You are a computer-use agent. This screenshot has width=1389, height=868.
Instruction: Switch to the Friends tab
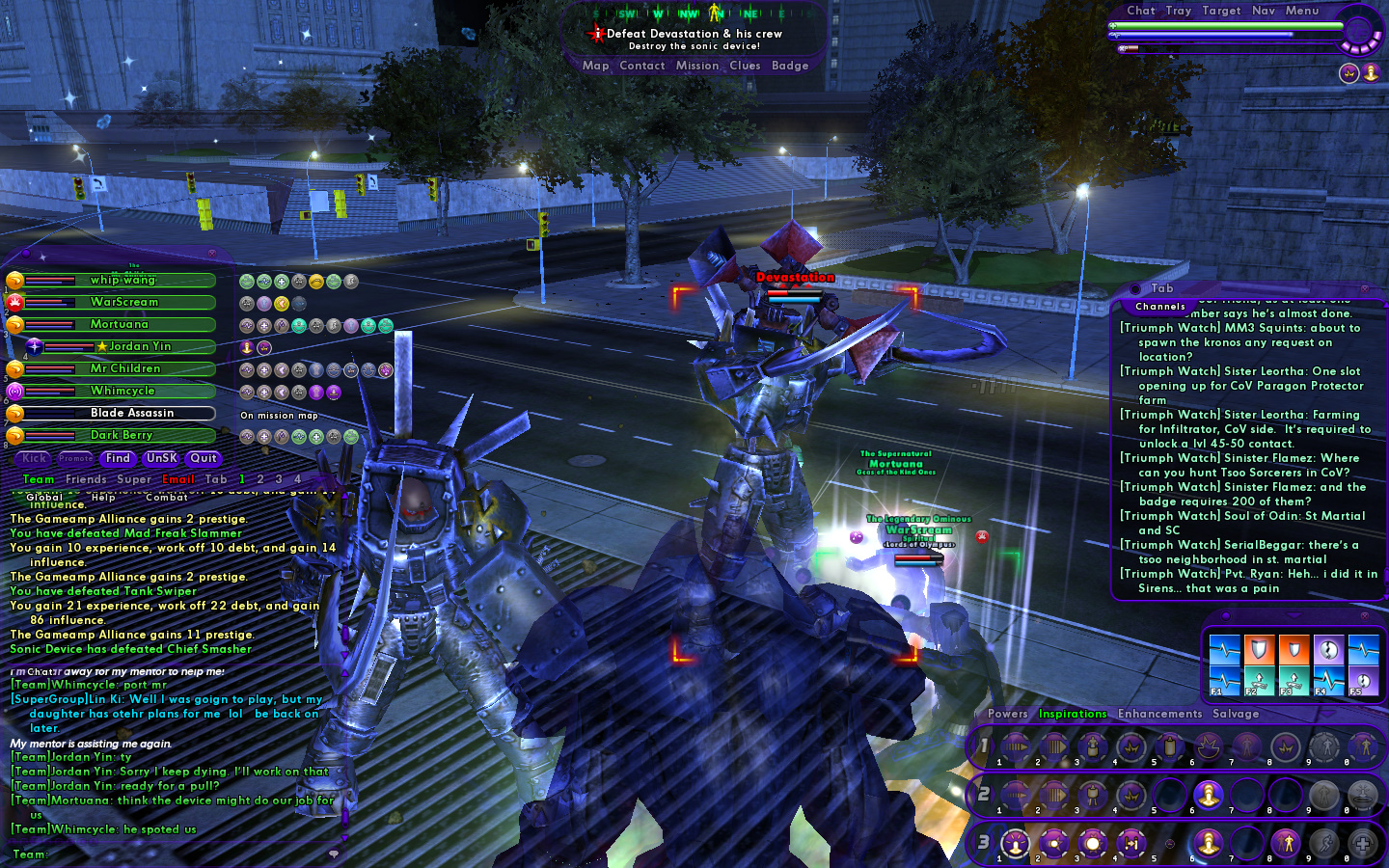point(86,479)
